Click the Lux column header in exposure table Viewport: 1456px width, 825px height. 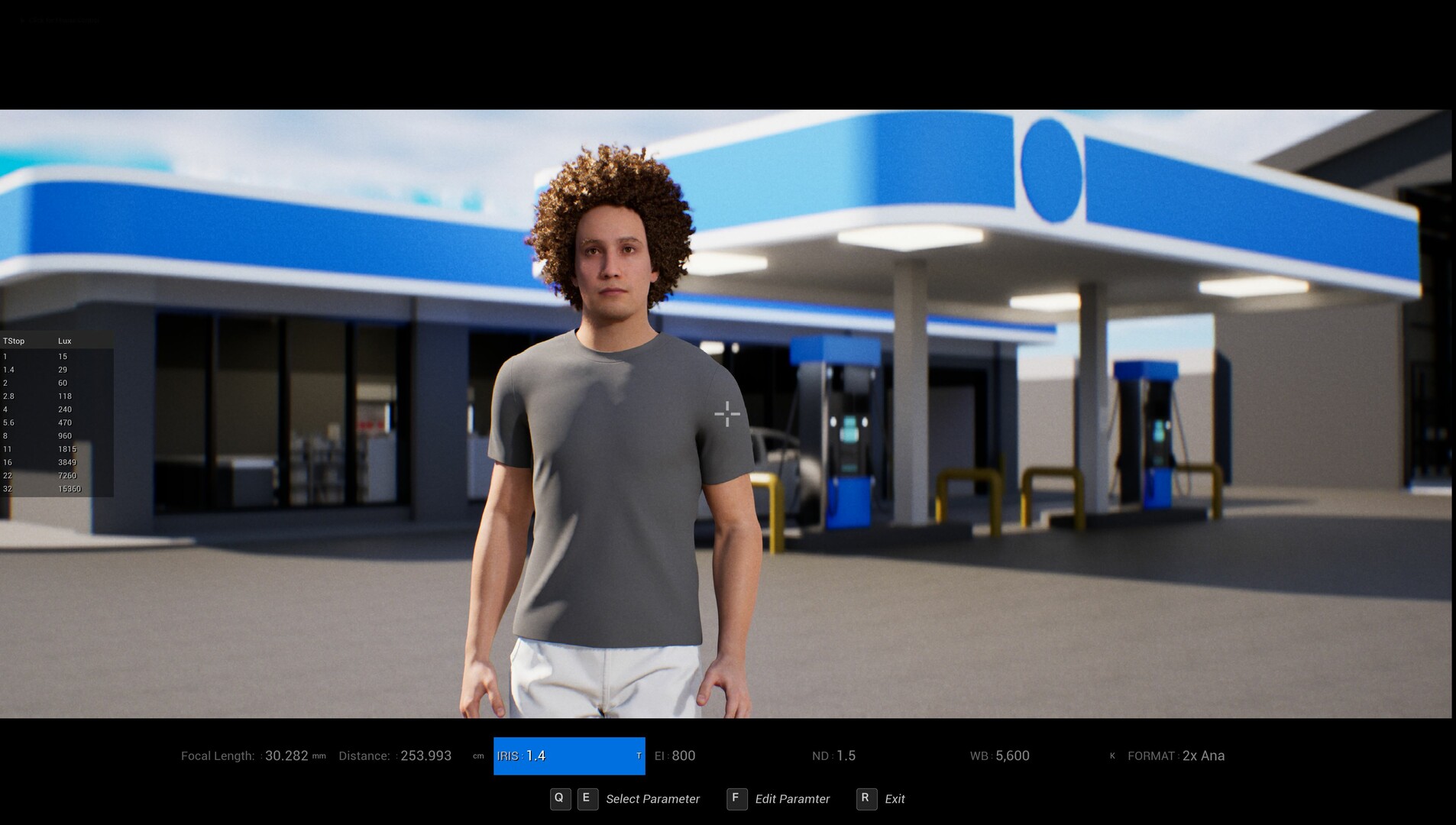coord(64,341)
